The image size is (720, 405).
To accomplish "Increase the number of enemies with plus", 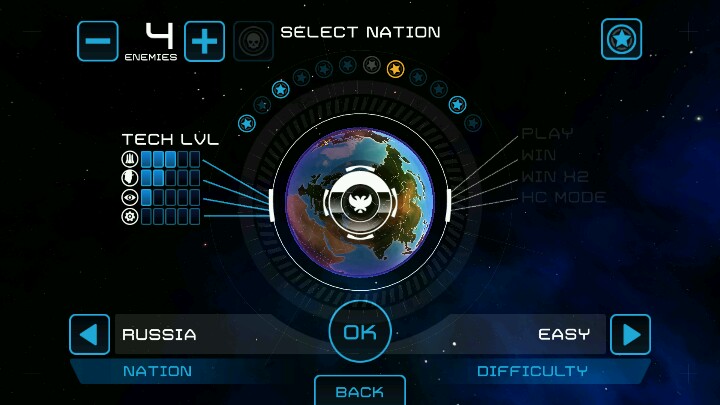I will [204, 41].
